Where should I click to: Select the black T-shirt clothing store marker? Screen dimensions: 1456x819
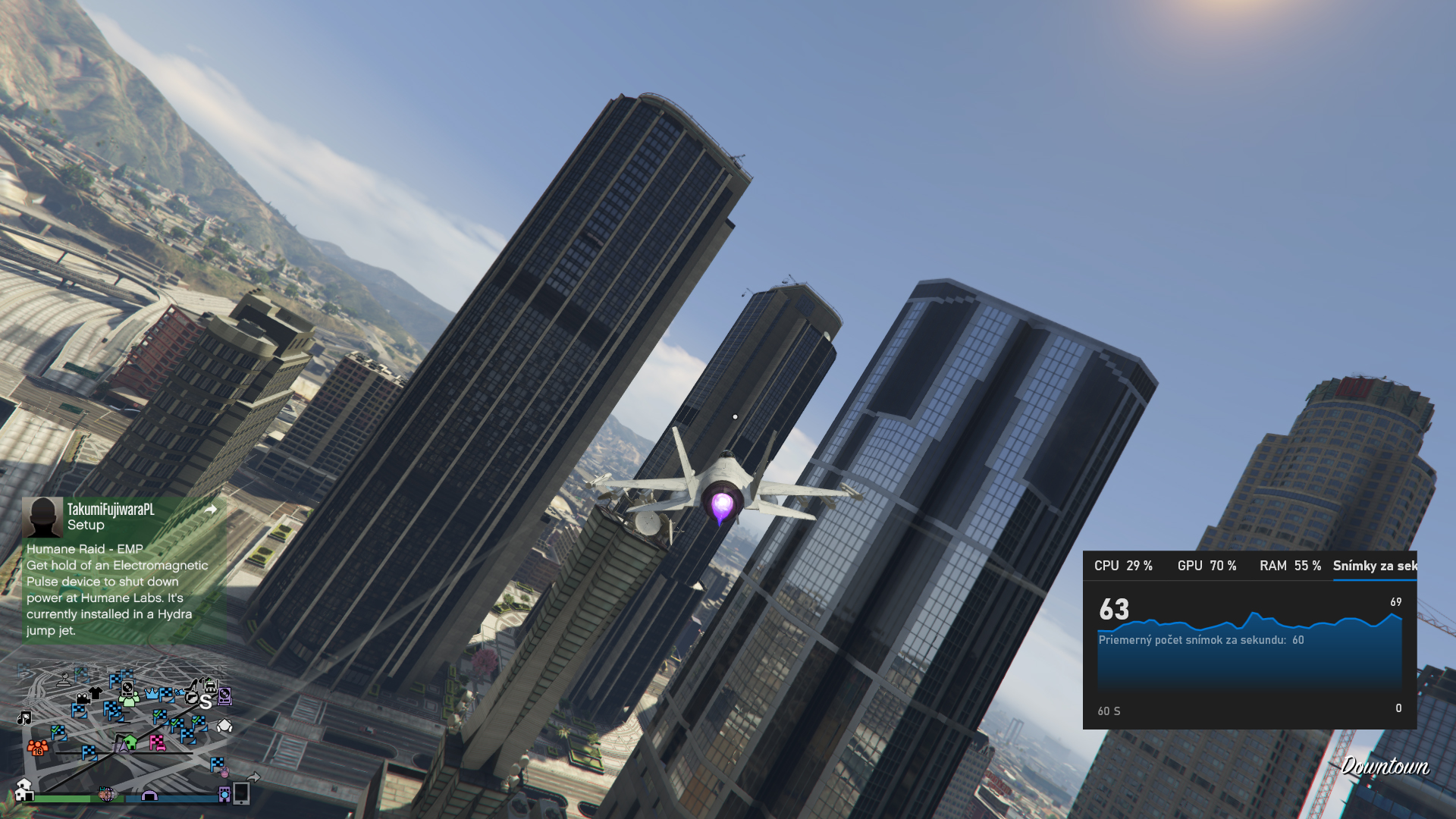[96, 692]
